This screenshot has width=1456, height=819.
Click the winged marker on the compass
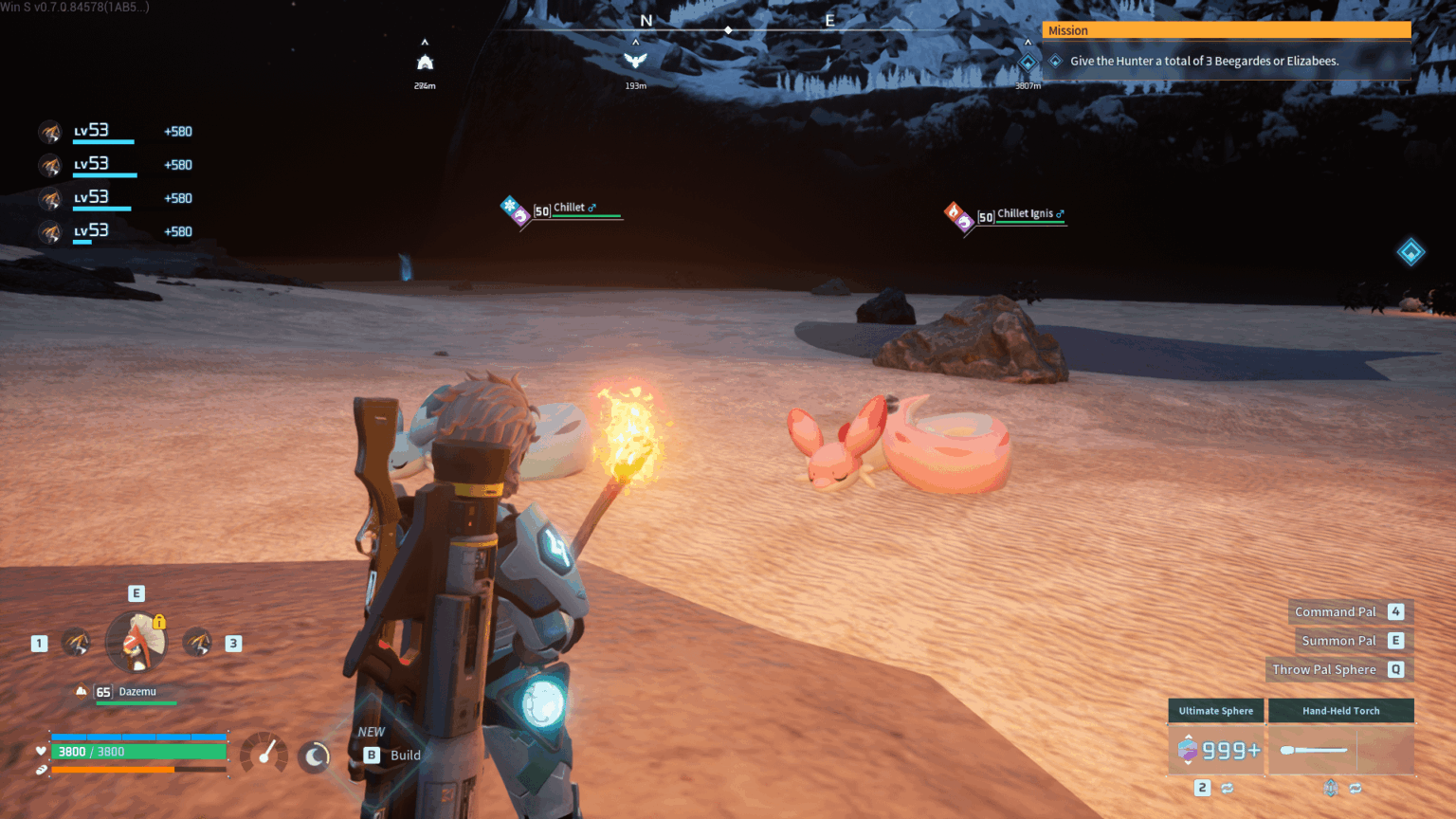[635, 62]
